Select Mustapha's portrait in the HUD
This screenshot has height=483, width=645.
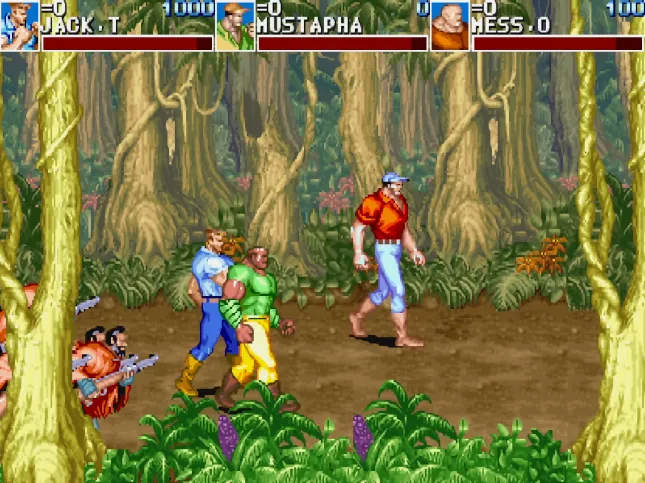[x=235, y=26]
